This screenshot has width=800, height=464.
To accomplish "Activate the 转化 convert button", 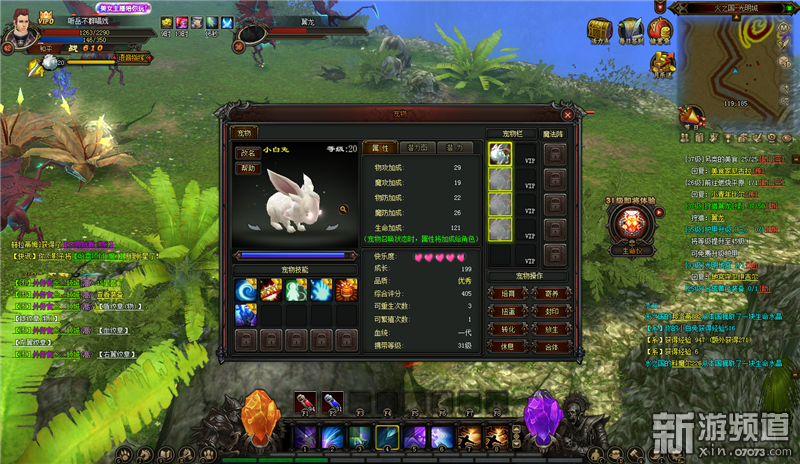I will point(507,329).
